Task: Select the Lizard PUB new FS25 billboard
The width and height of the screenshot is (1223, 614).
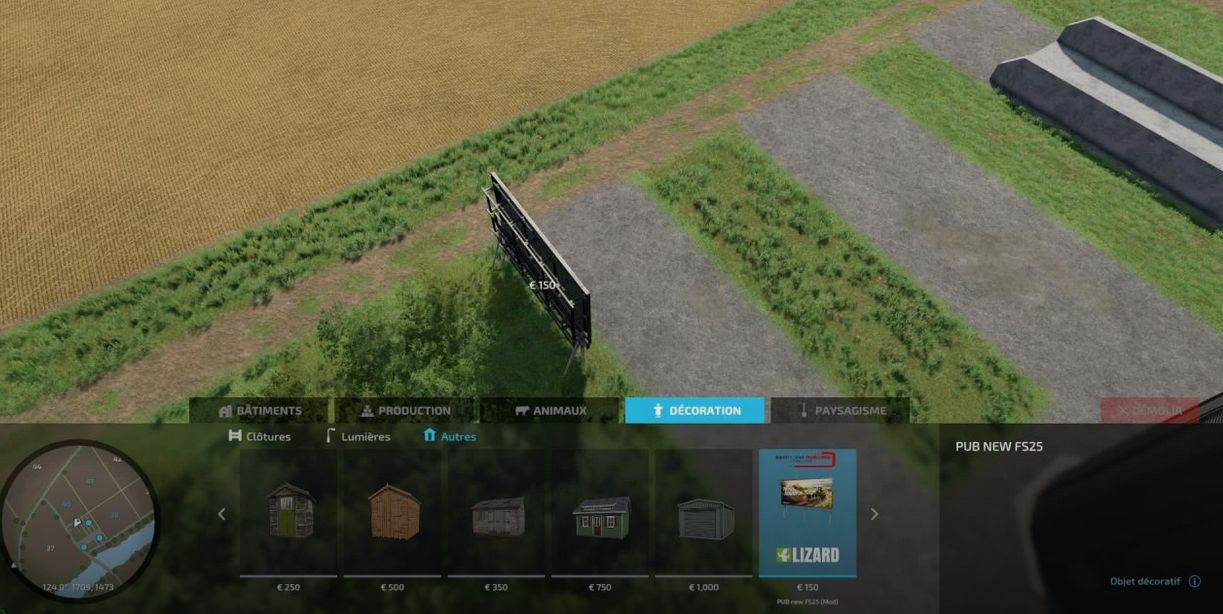Action: (807, 513)
